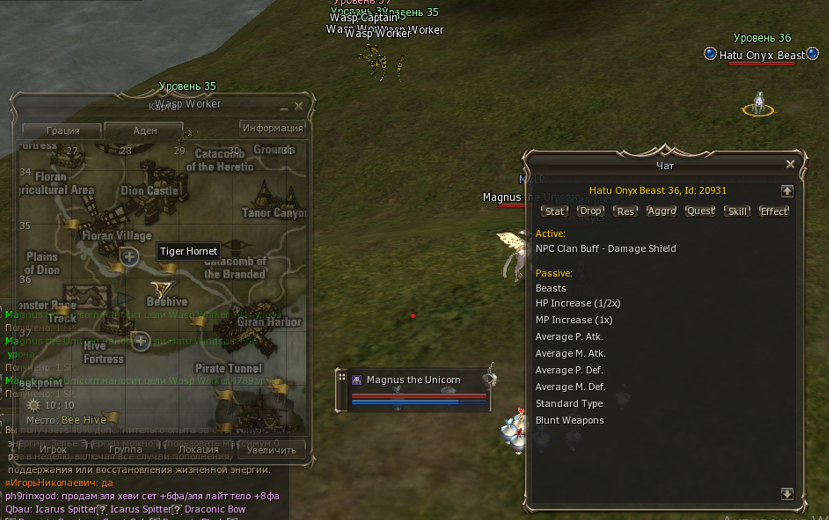Open the Информация map button

tap(273, 128)
